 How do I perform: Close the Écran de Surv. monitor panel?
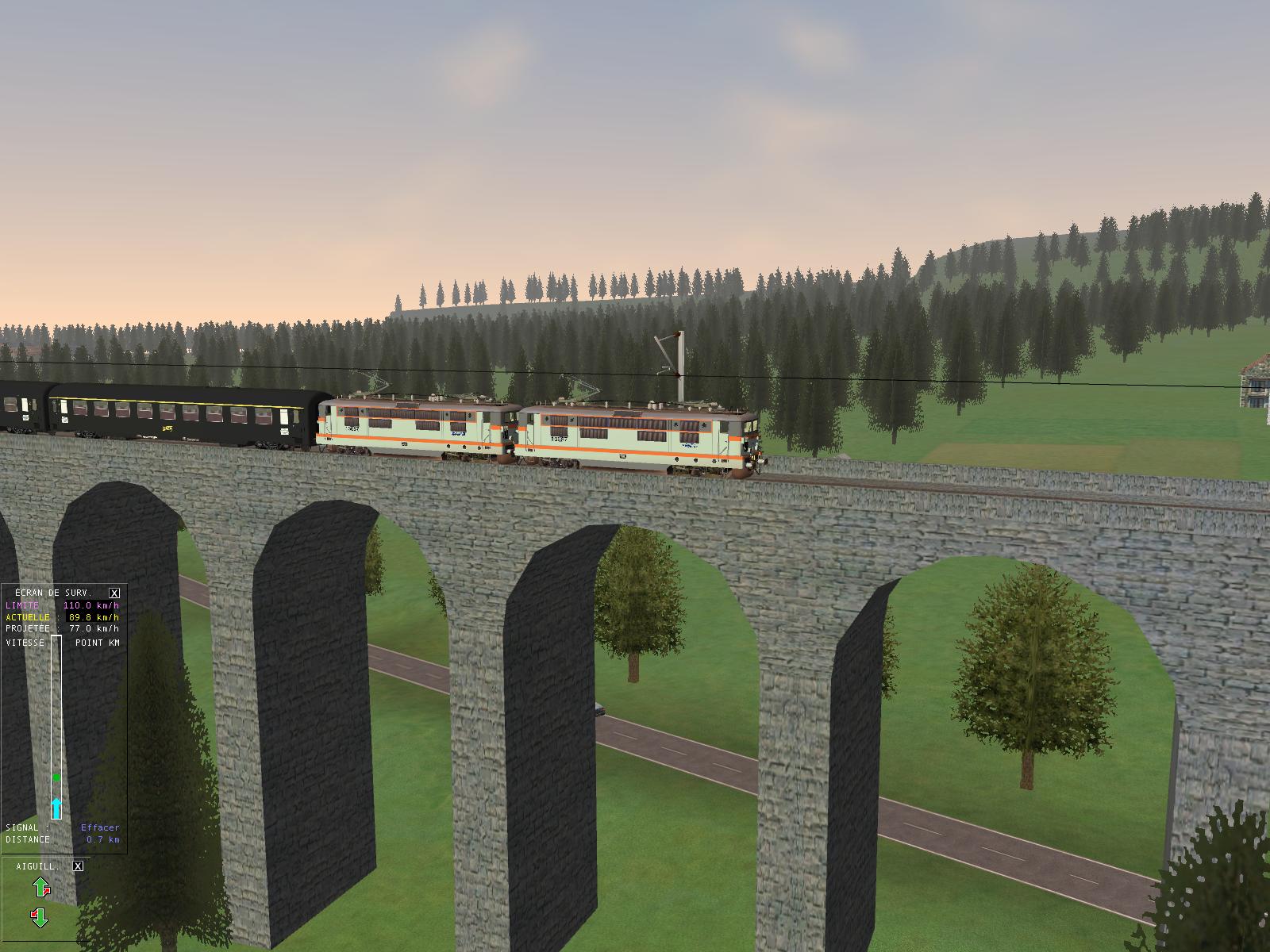pyautogui.click(x=114, y=593)
